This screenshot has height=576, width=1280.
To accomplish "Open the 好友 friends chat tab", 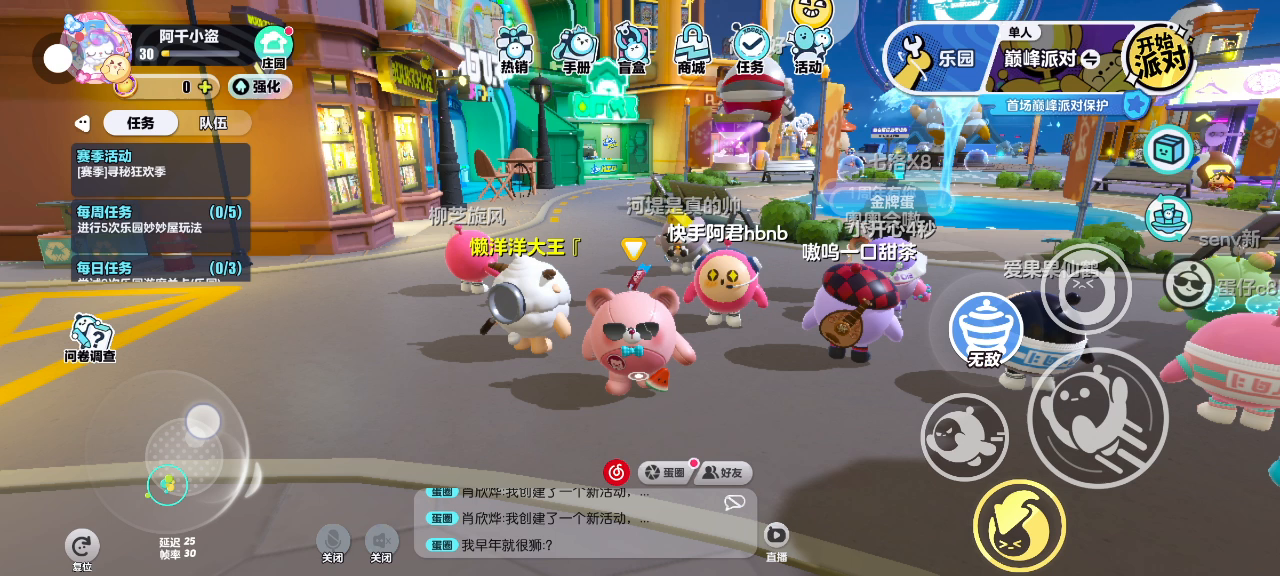I will 724,472.
